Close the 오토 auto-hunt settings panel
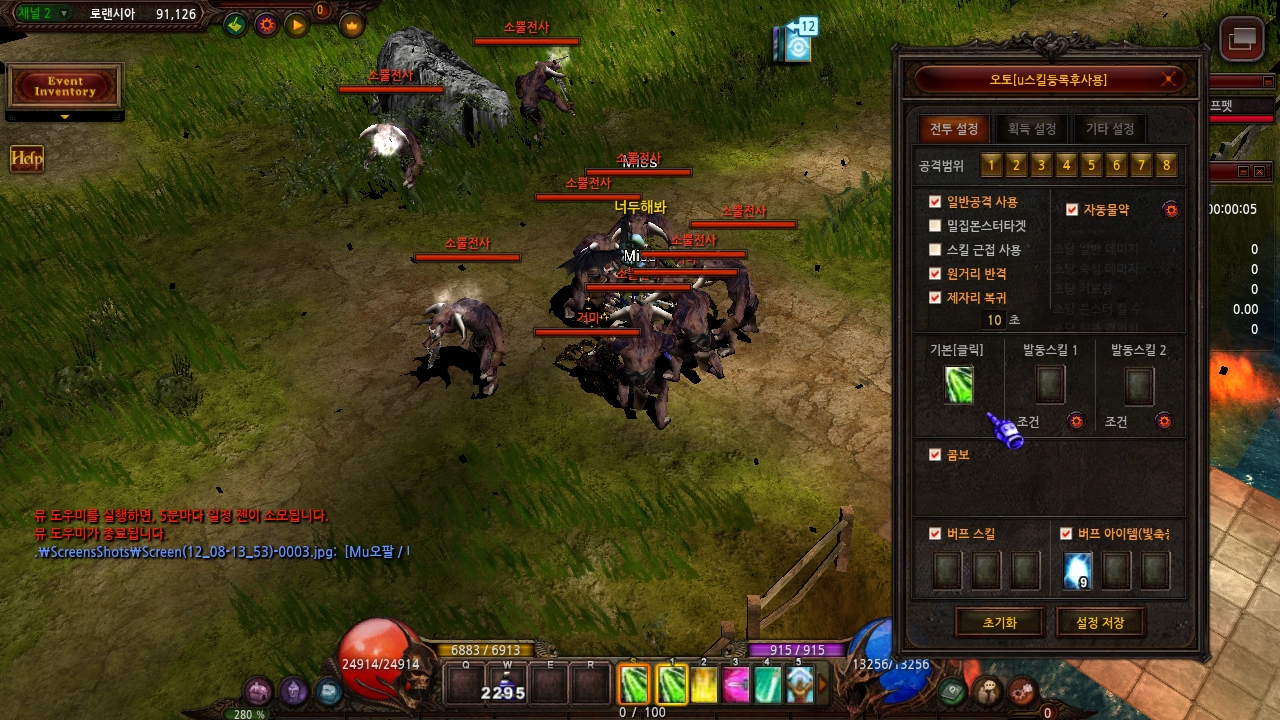Viewport: 1280px width, 720px height. point(1169,80)
